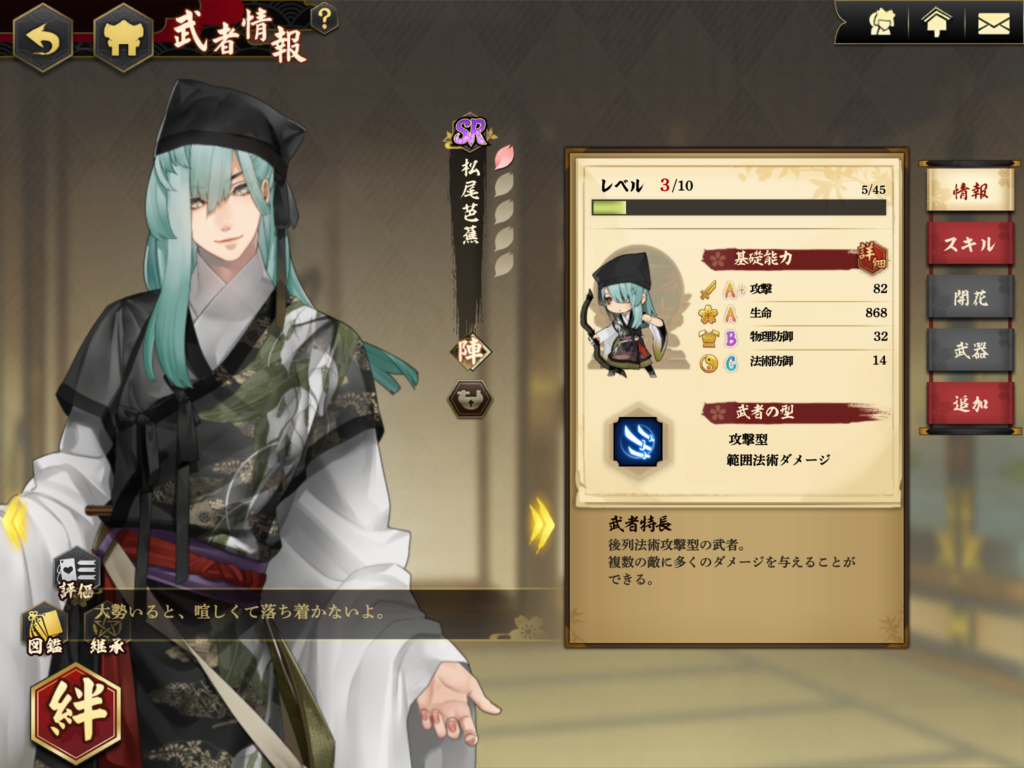Open the 継承 inheritance button
The height and width of the screenshot is (768, 1024).
coord(106,632)
